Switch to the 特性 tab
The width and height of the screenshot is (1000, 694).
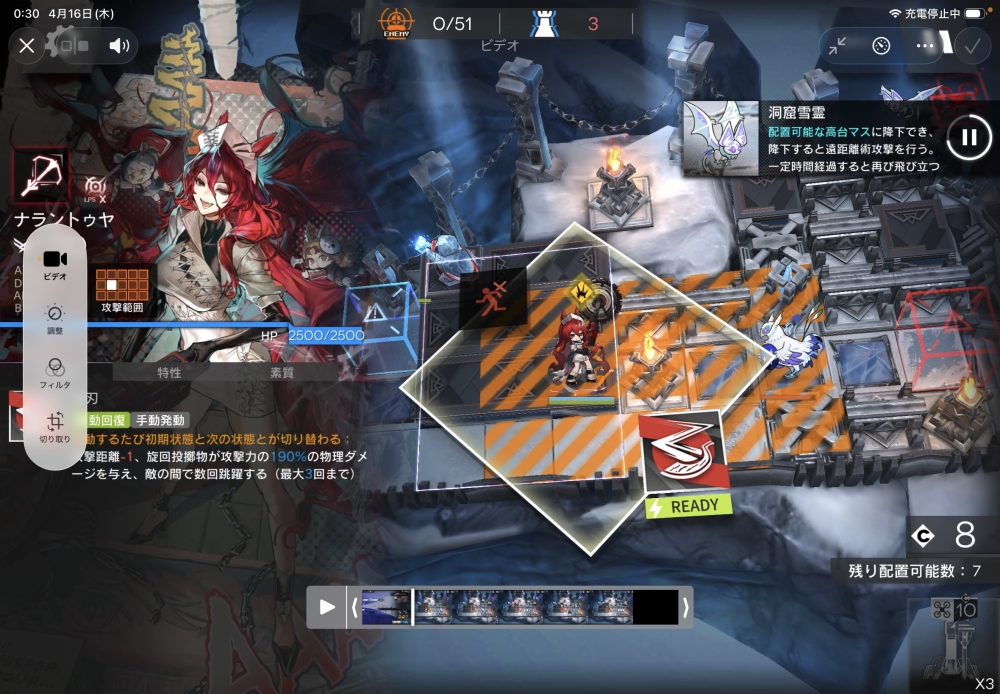[x=169, y=372]
